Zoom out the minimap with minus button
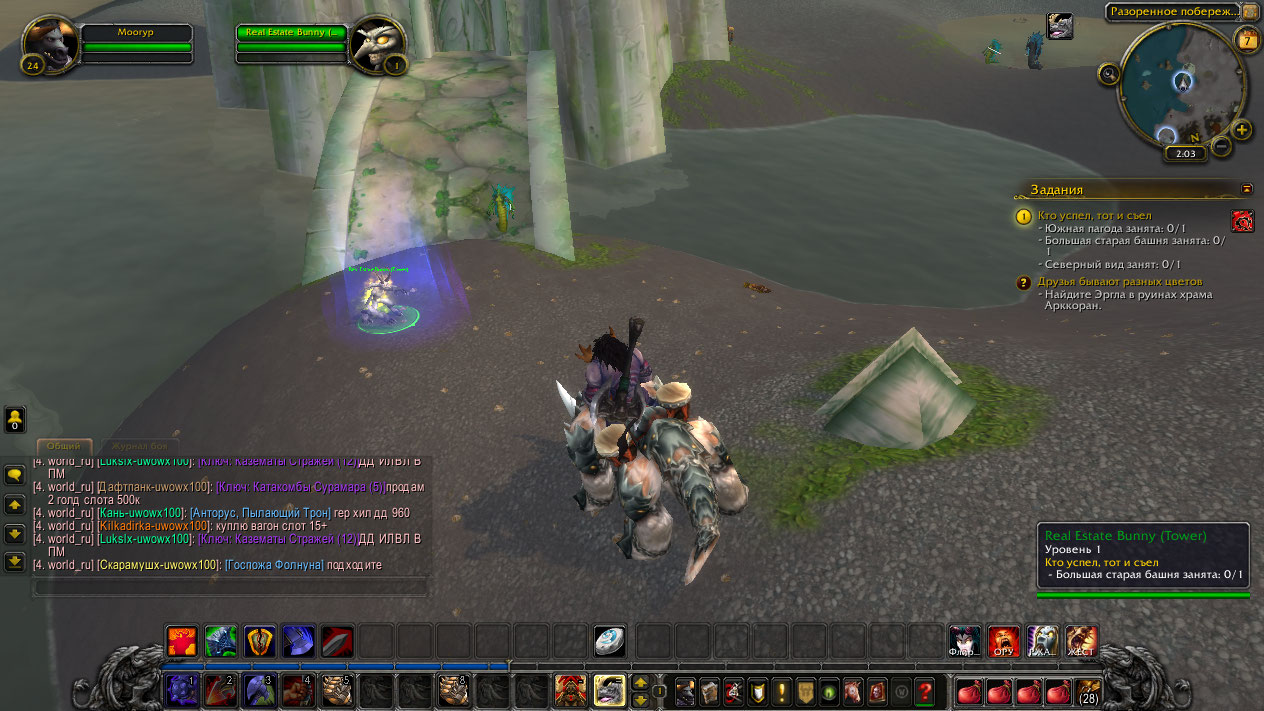The height and width of the screenshot is (711, 1264). tap(1221, 146)
